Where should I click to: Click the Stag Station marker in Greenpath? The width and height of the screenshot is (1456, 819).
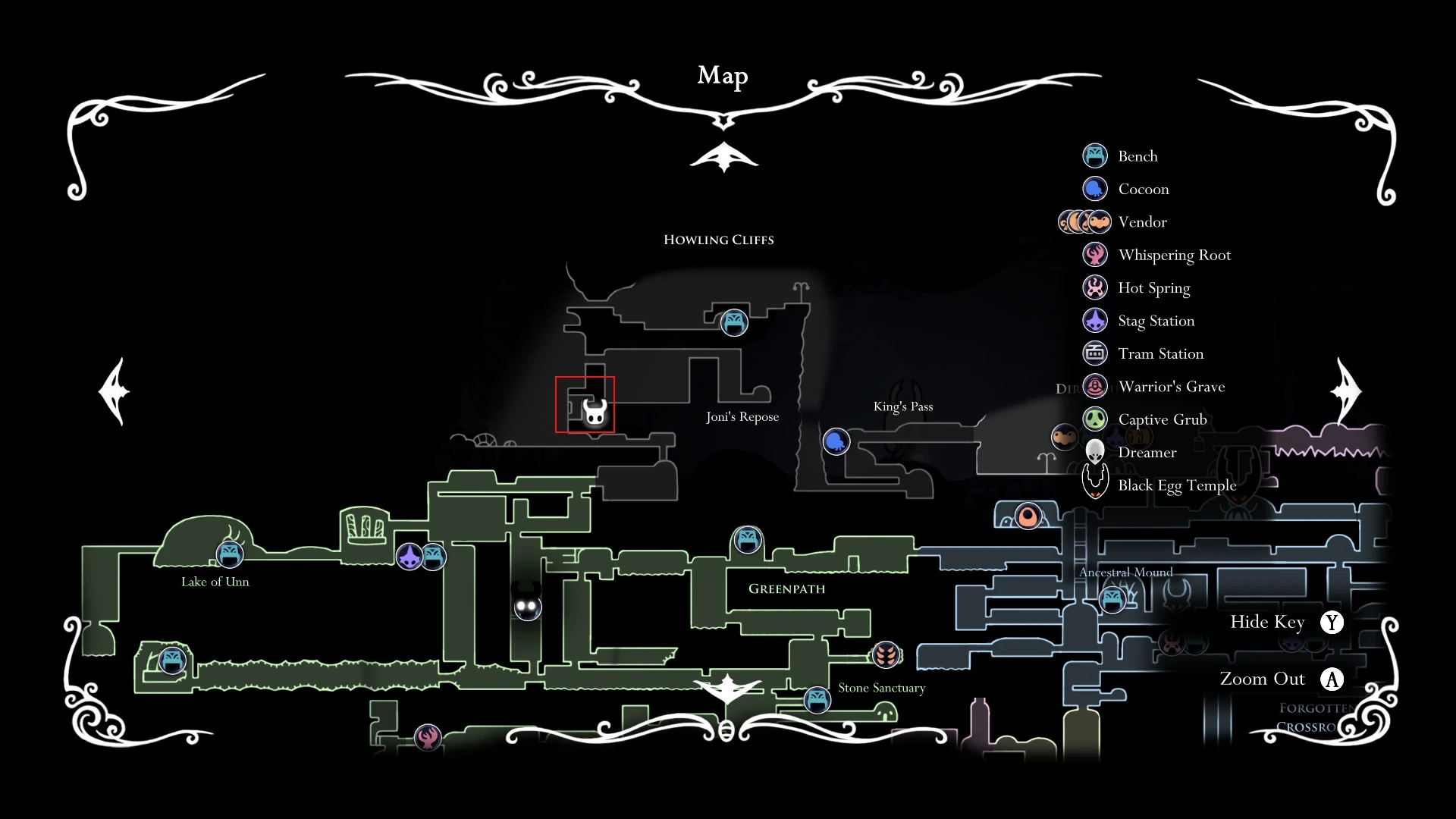click(409, 555)
